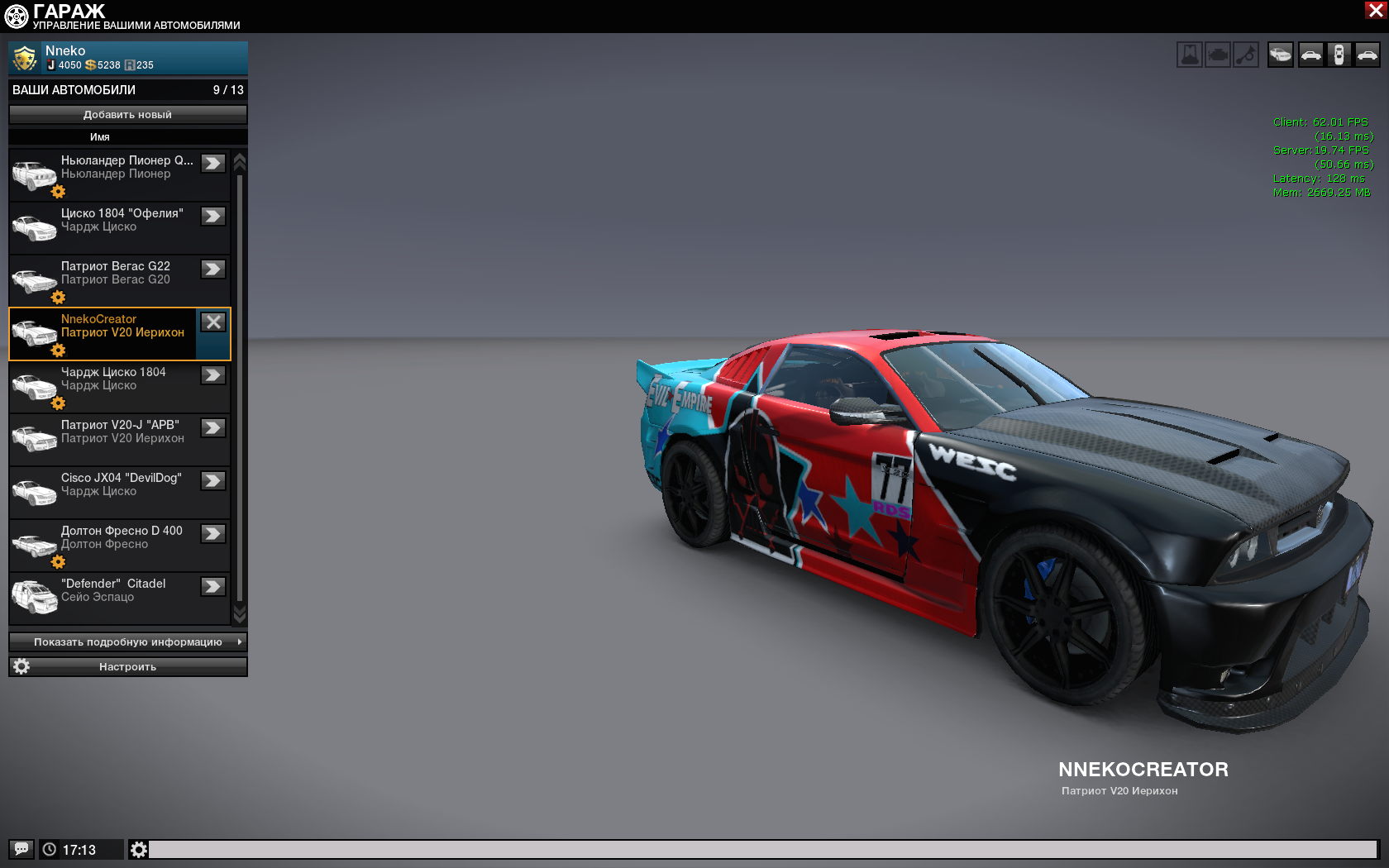
Task: Choose the Cisco JX04 "DevilDog" vehicle
Action: 119,492
